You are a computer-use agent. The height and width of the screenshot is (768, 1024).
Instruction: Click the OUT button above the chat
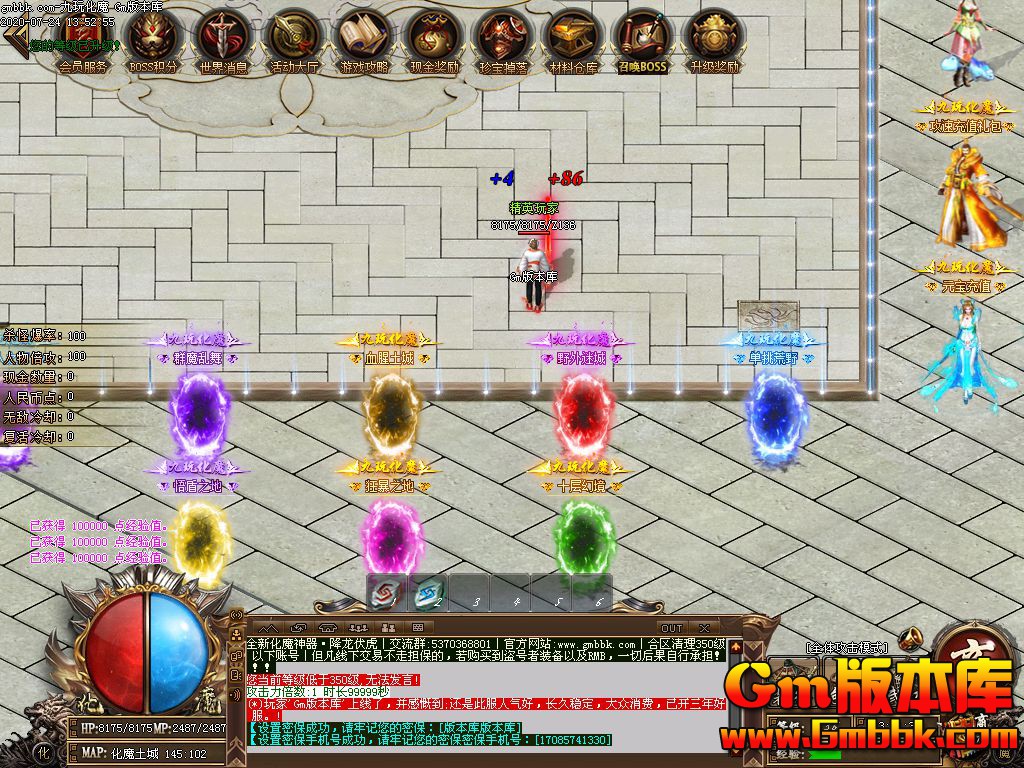(672, 628)
